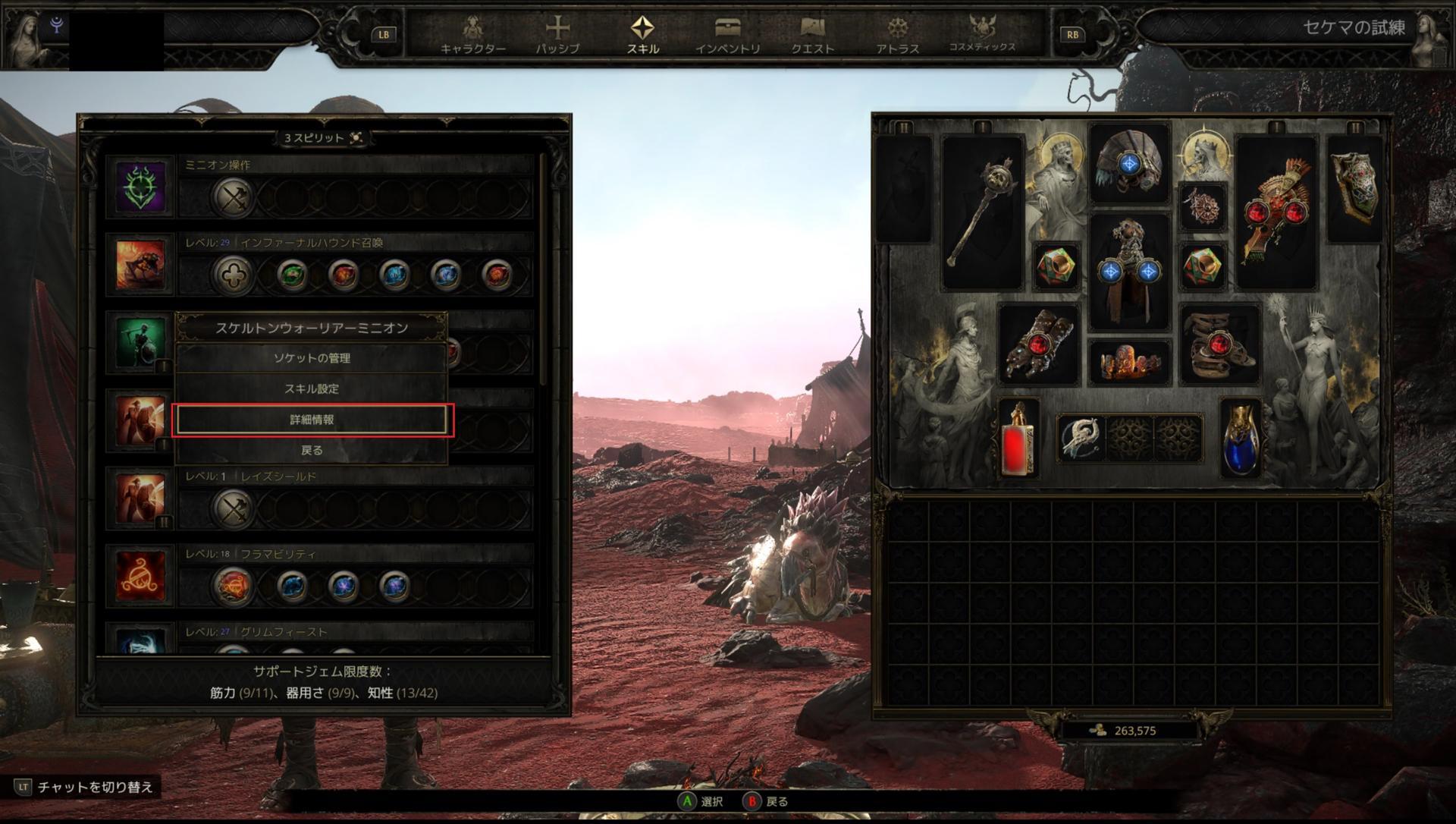Open スキル設定 from the context menu
Image resolution: width=1456 pixels, height=824 pixels.
[x=312, y=388]
